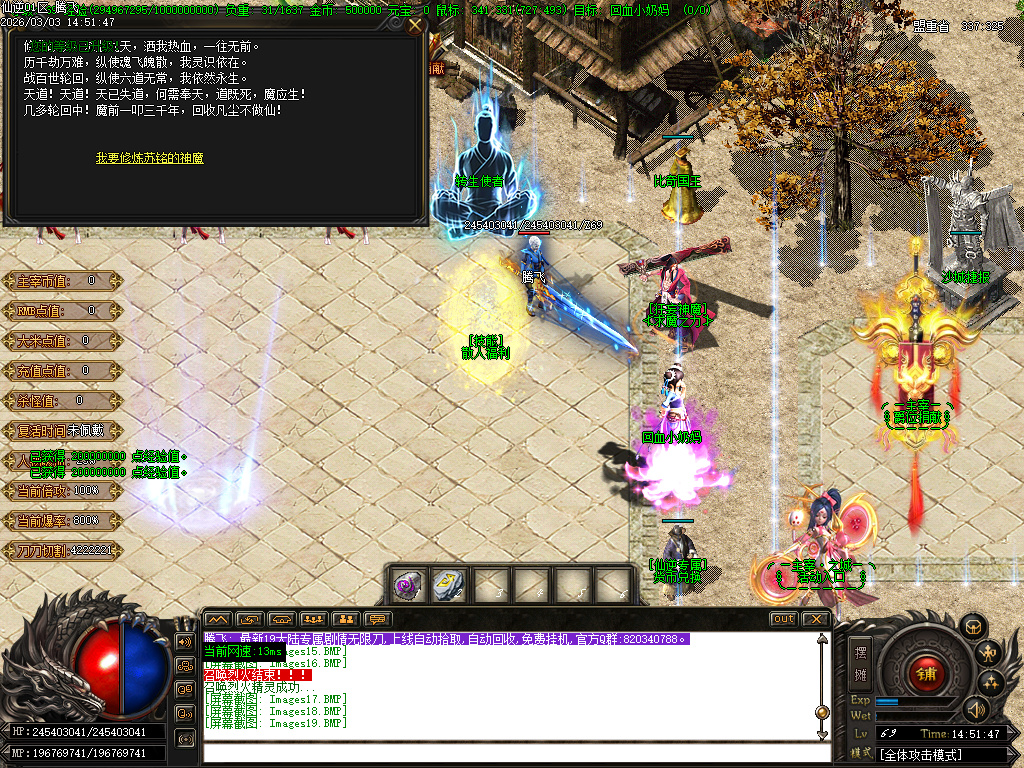Click the 'out' button above the chat box

pyautogui.click(x=784, y=619)
